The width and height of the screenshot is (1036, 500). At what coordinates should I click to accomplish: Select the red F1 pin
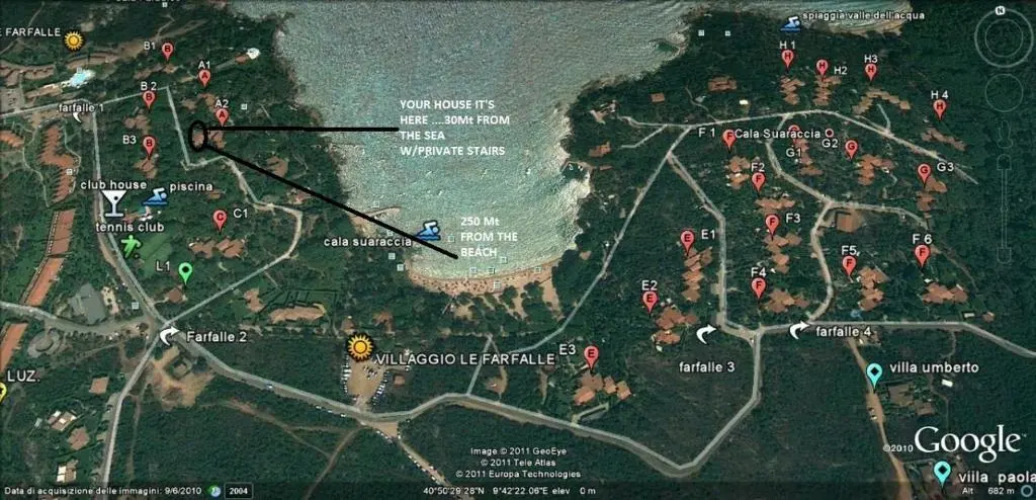(x=729, y=138)
